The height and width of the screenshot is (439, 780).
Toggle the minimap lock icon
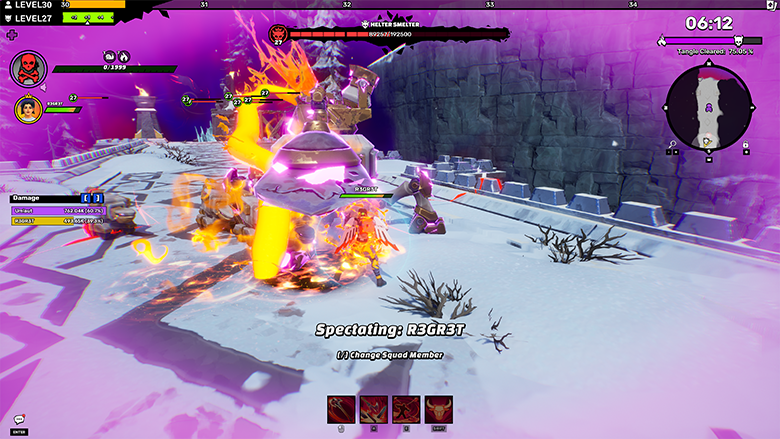point(745,145)
